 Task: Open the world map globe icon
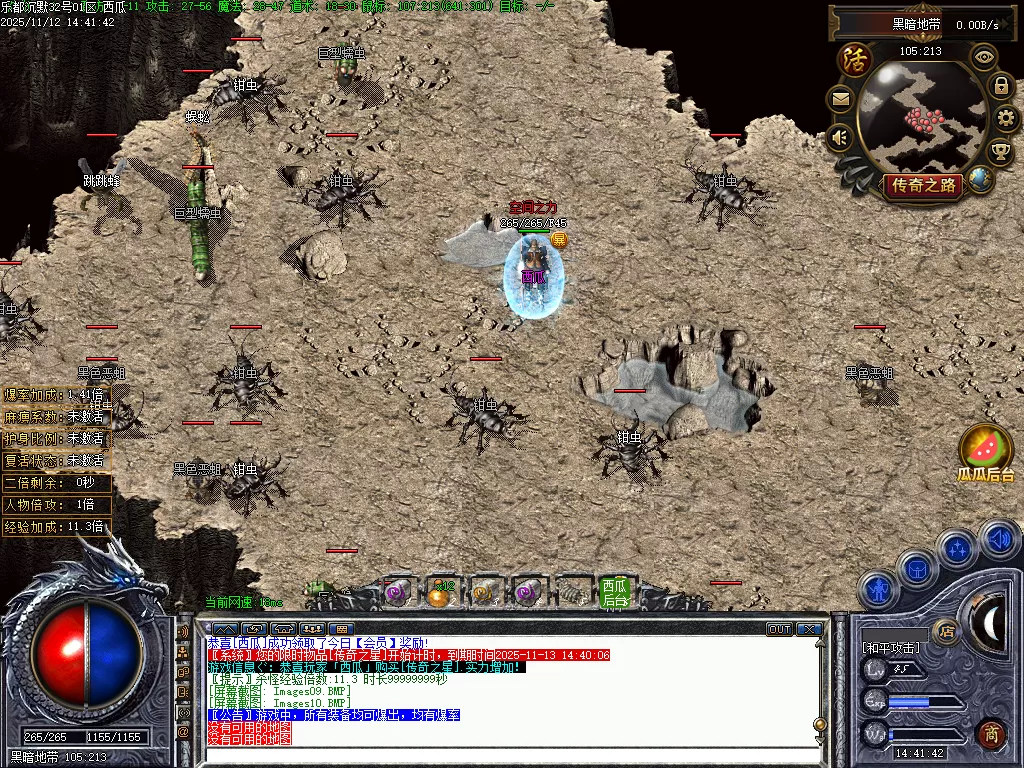click(x=981, y=179)
